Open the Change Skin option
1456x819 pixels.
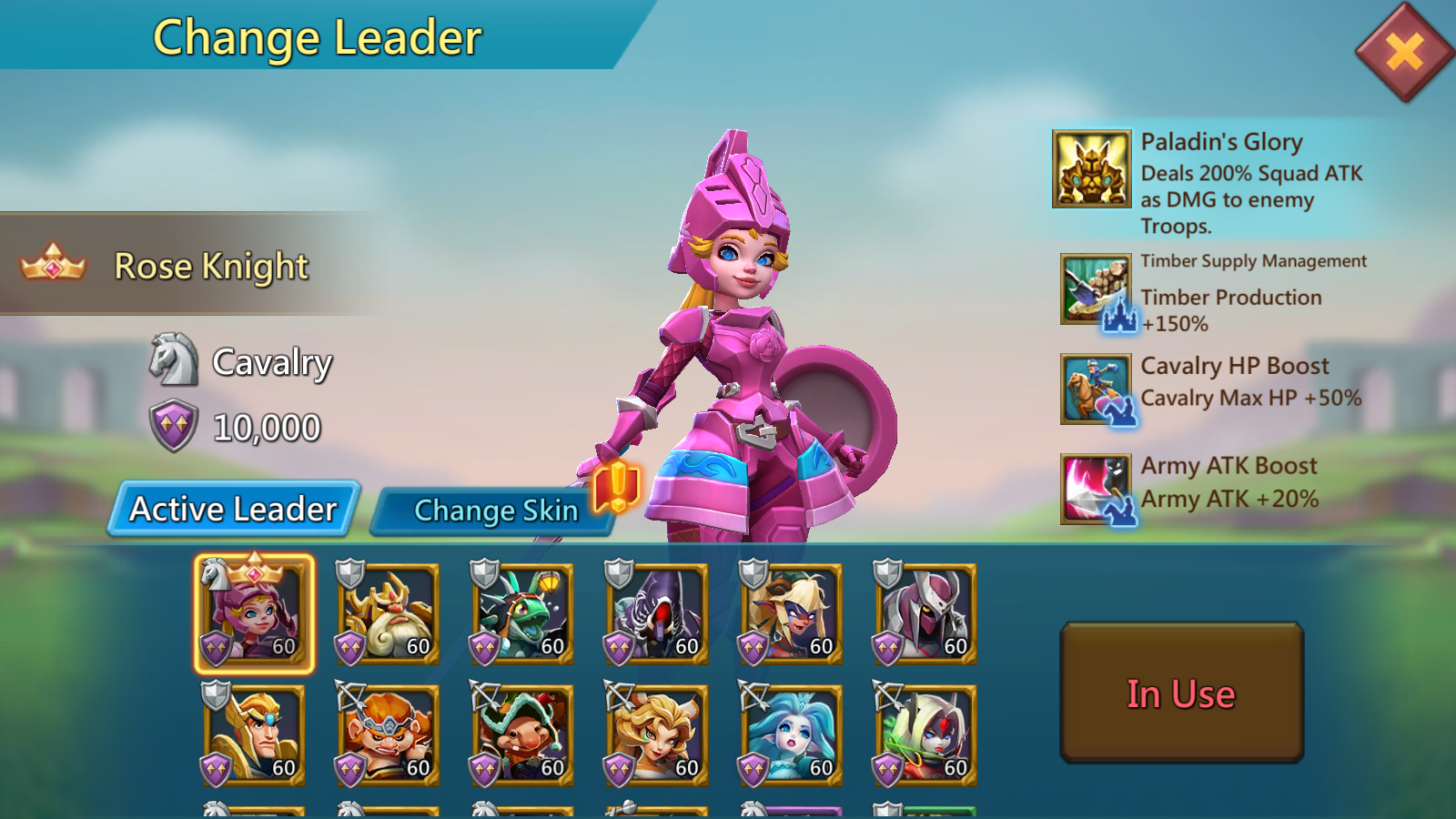tap(495, 511)
